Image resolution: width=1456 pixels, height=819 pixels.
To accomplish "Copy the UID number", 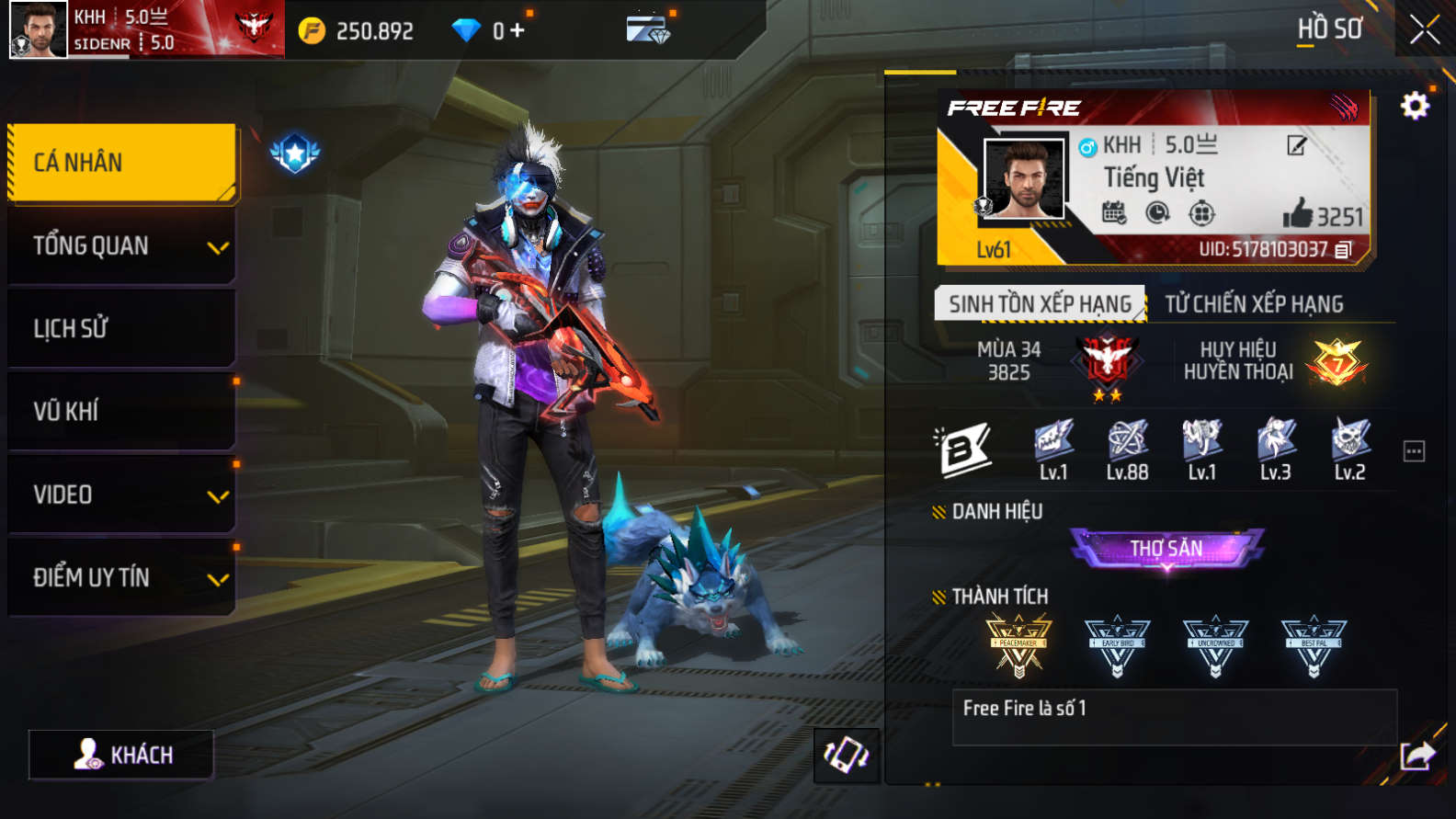I will pyautogui.click(x=1344, y=250).
